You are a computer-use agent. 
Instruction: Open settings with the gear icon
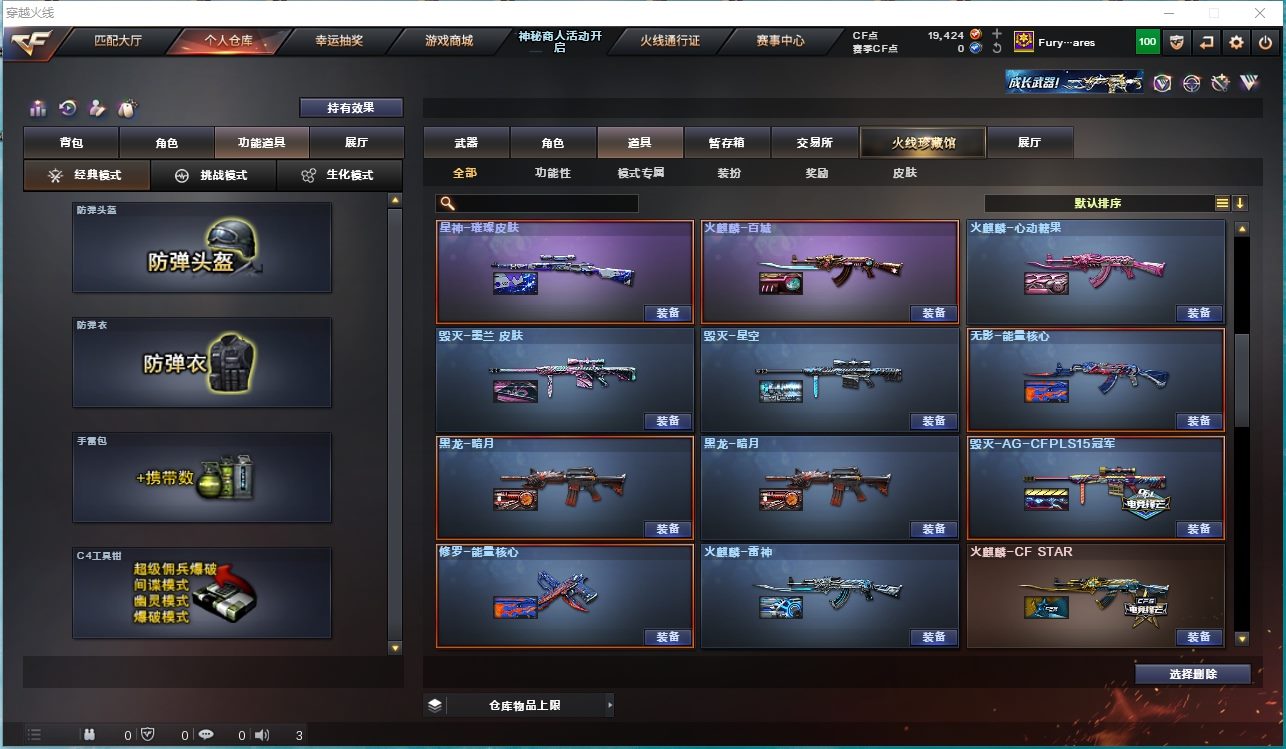1237,42
